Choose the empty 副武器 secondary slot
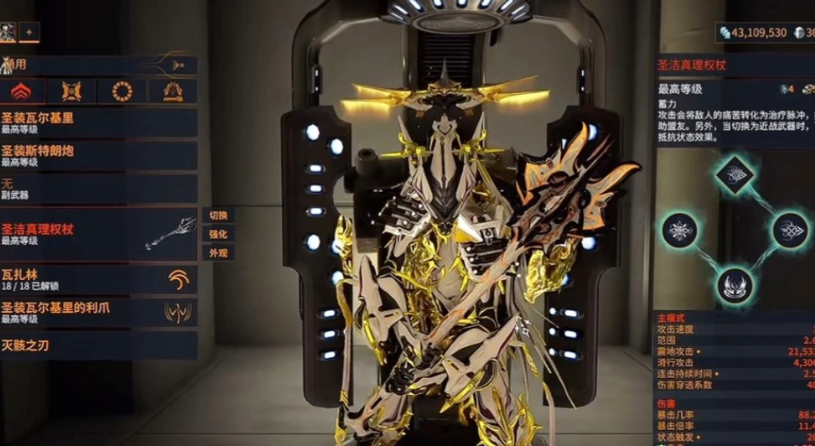 click(98, 188)
